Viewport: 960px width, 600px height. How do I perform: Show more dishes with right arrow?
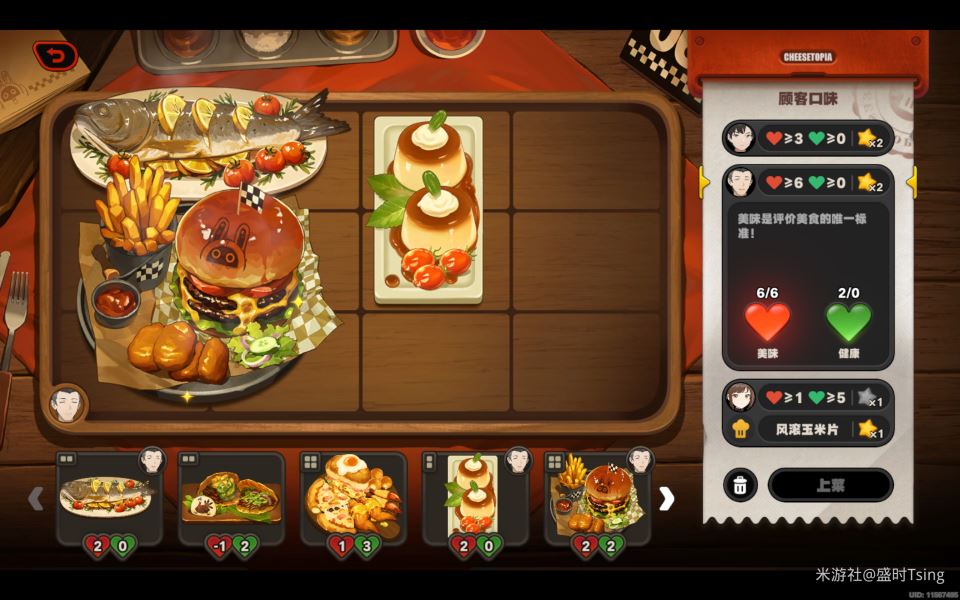tap(666, 498)
